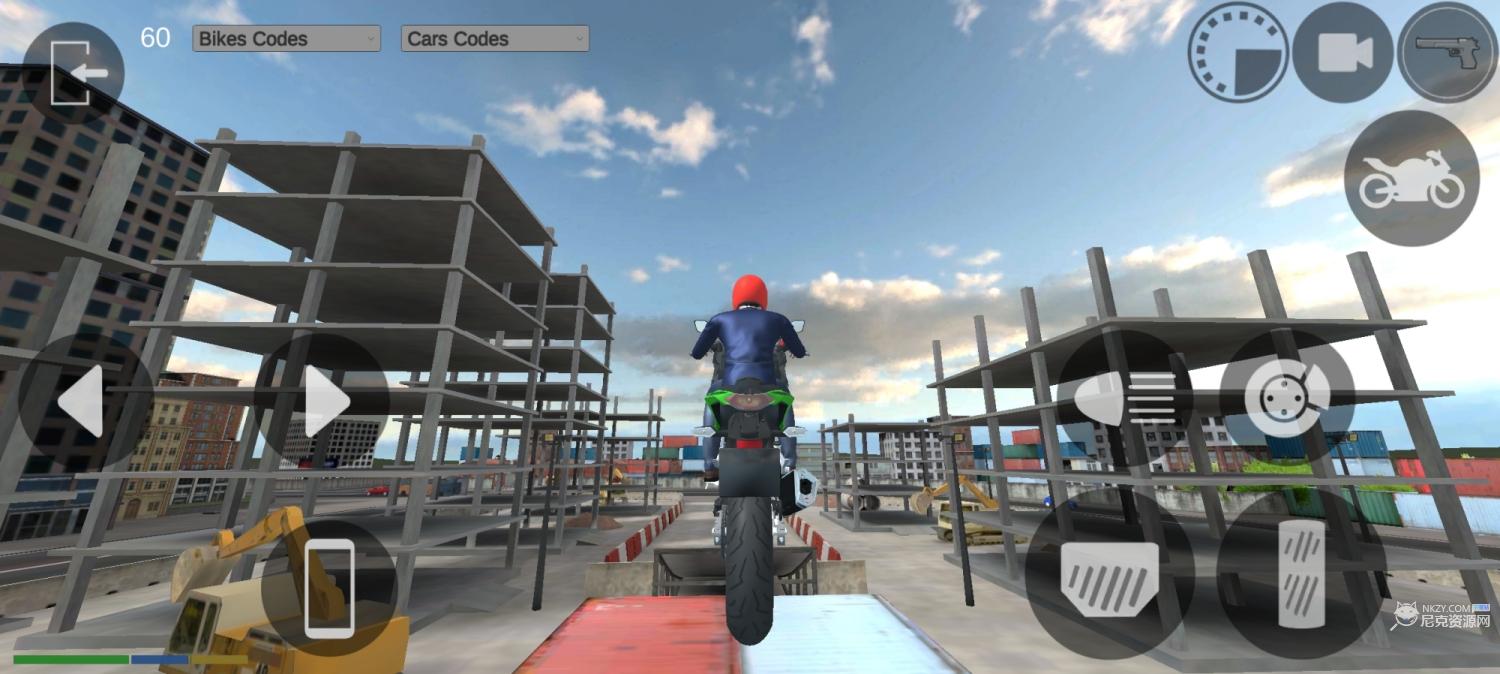
Task: Select the pistol weapon button
Action: [1447, 52]
